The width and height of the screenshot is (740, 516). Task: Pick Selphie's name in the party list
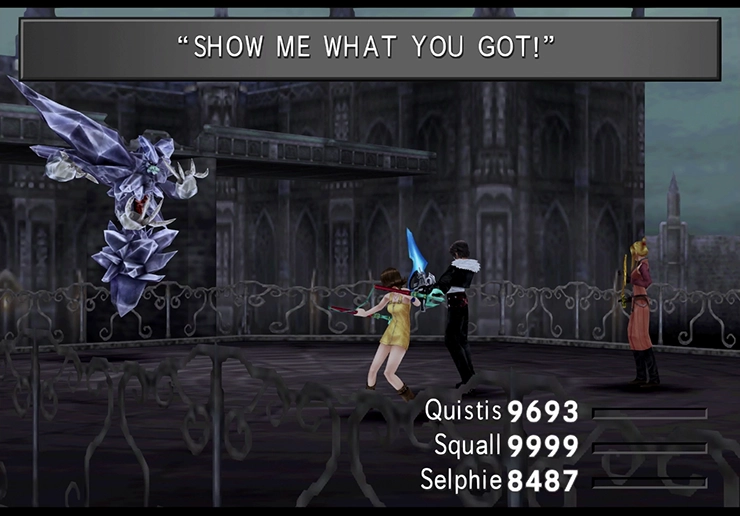[462, 480]
